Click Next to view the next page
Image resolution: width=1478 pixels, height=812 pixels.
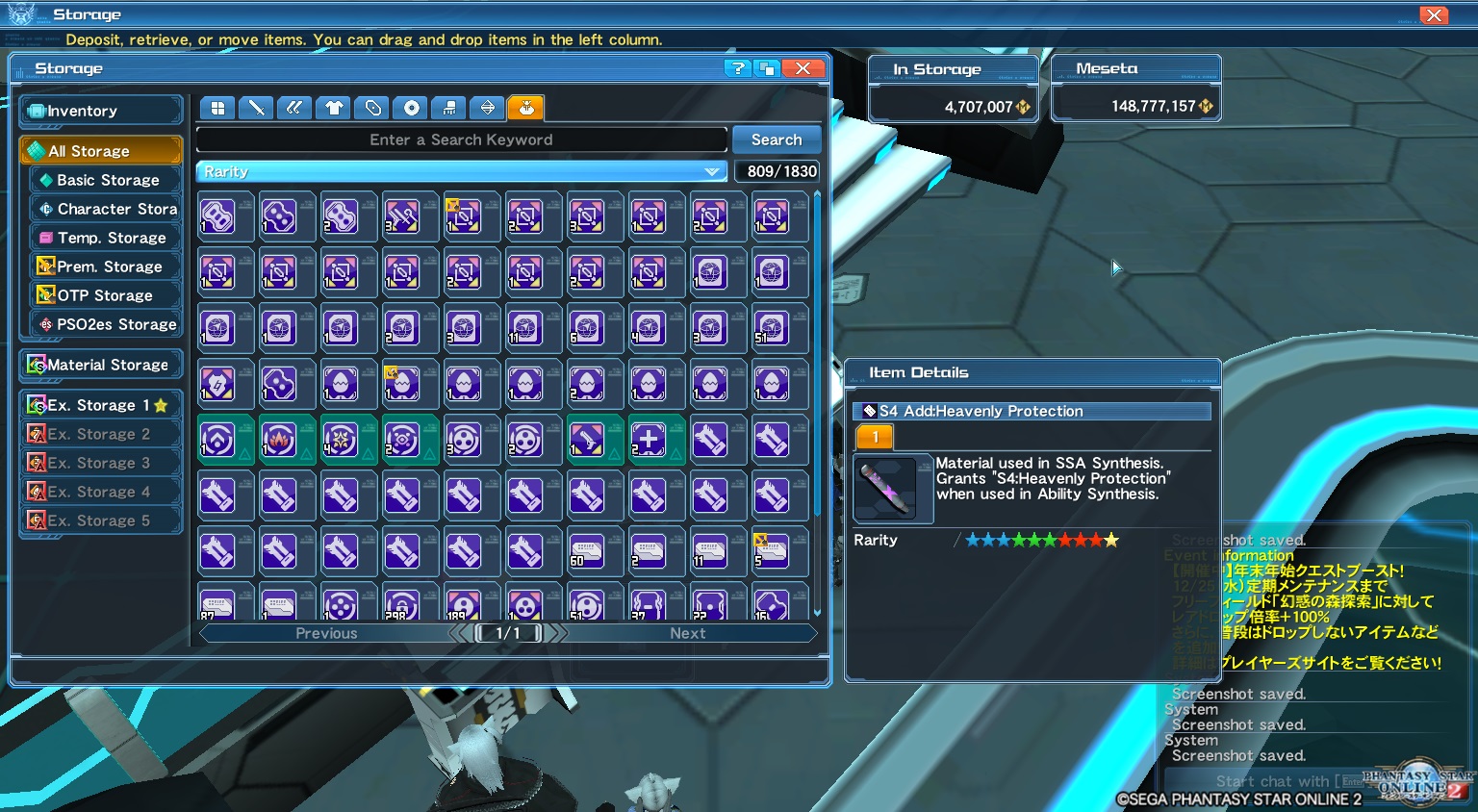688,633
